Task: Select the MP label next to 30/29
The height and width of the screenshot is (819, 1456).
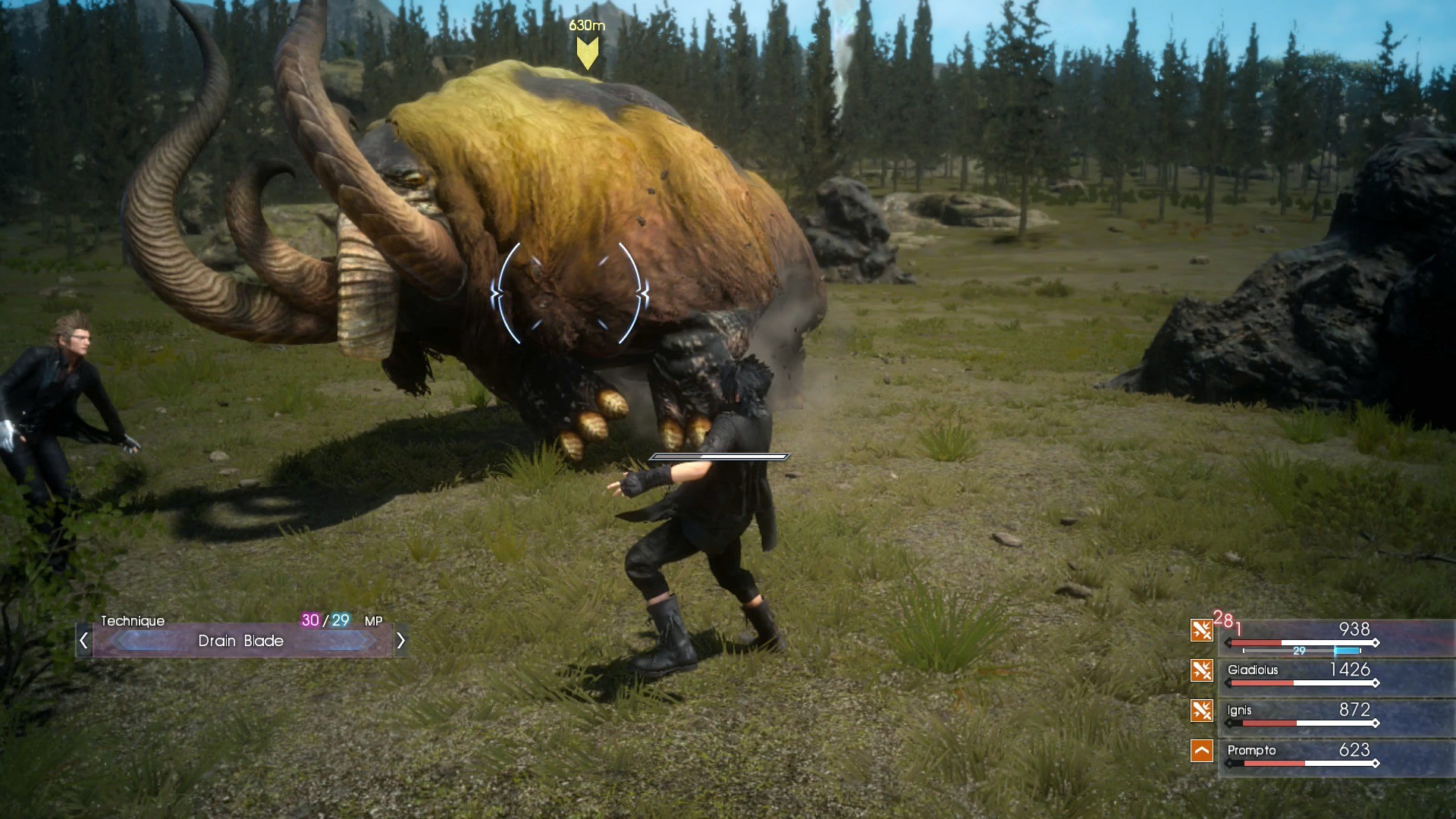Action: 375,620
